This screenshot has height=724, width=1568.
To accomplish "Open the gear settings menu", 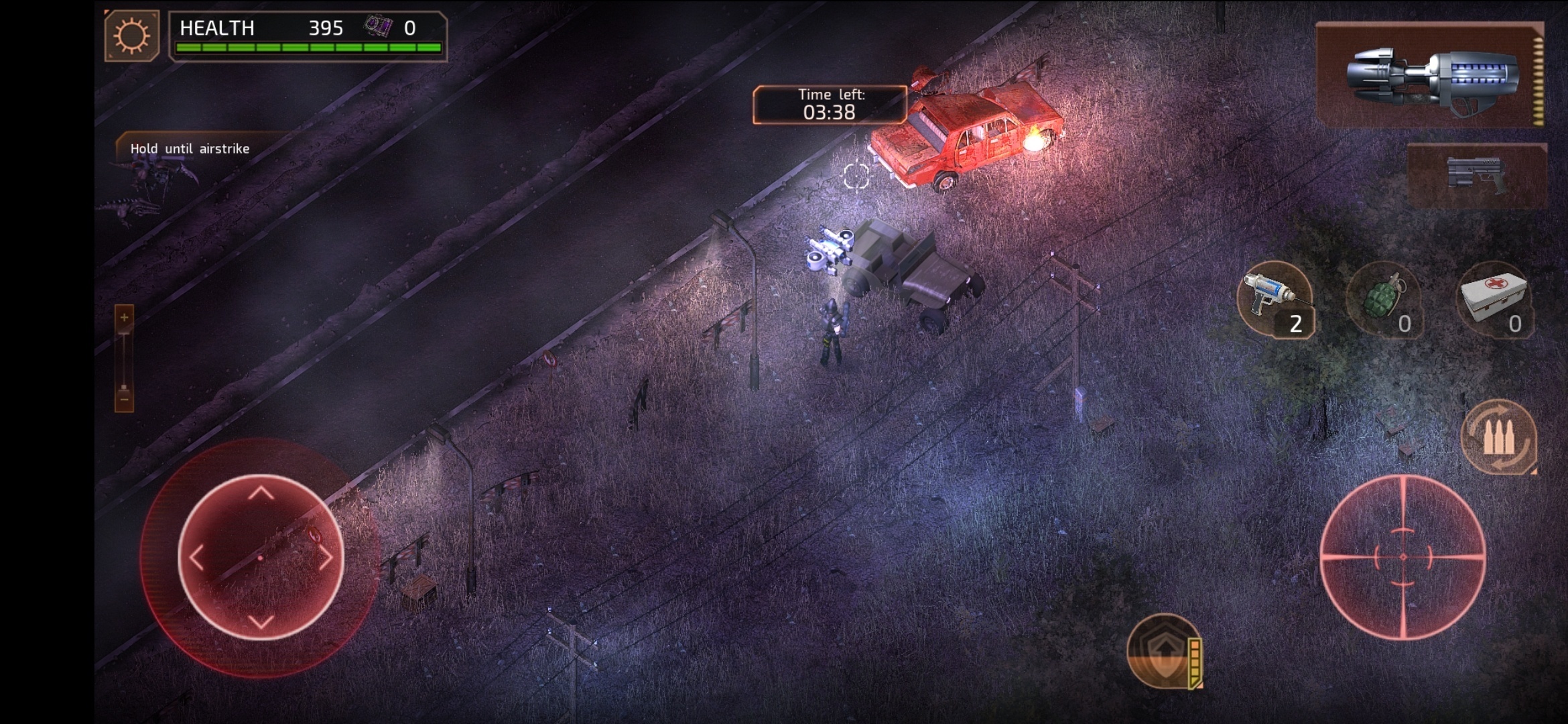I will tap(132, 36).
